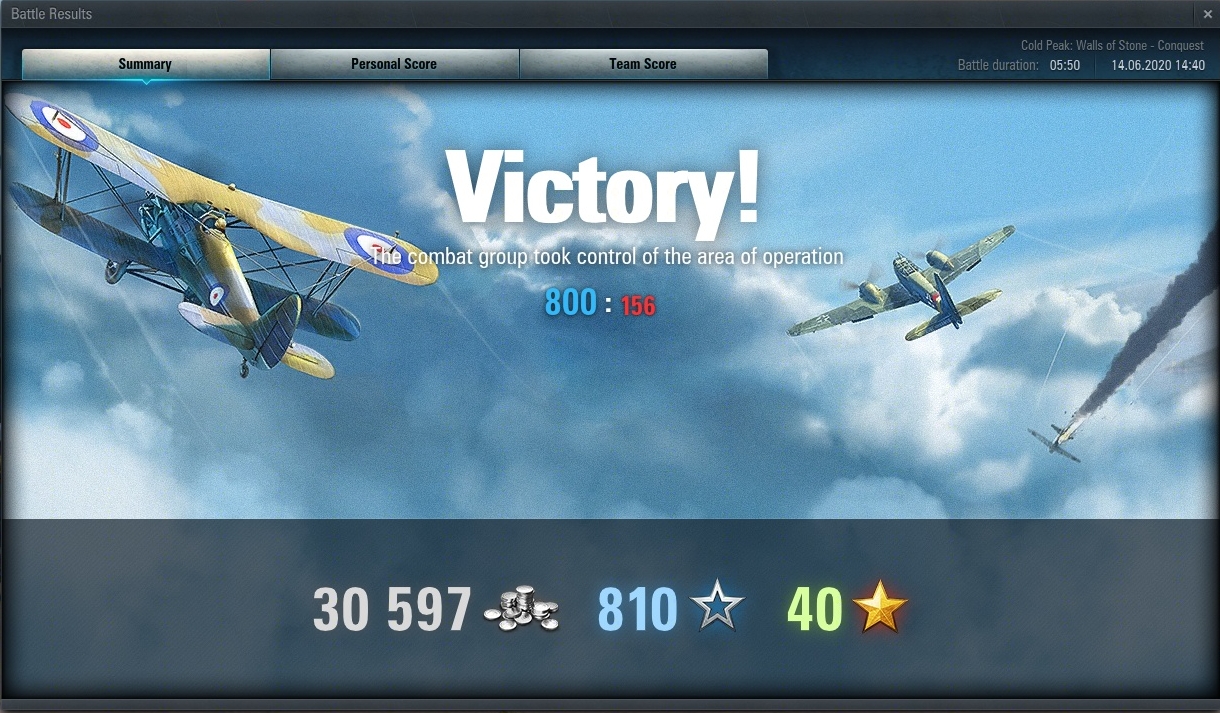Open the Personal Score tab
The height and width of the screenshot is (713, 1220).
point(394,64)
